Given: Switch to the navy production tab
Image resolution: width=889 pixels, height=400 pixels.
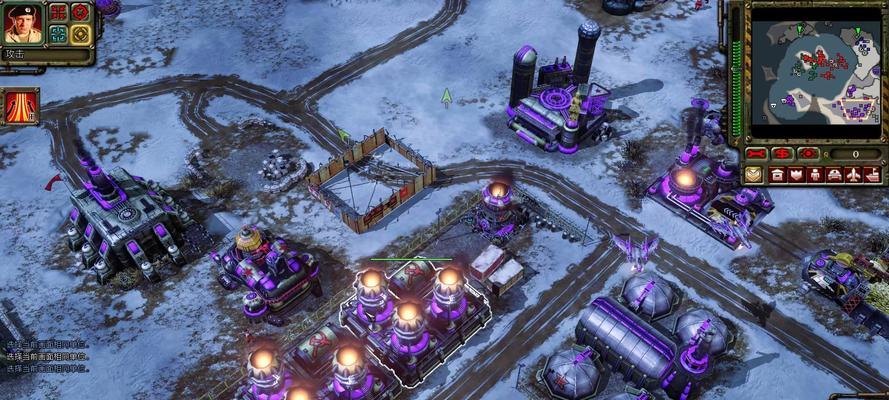Looking at the screenshot, I should [x=872, y=174].
